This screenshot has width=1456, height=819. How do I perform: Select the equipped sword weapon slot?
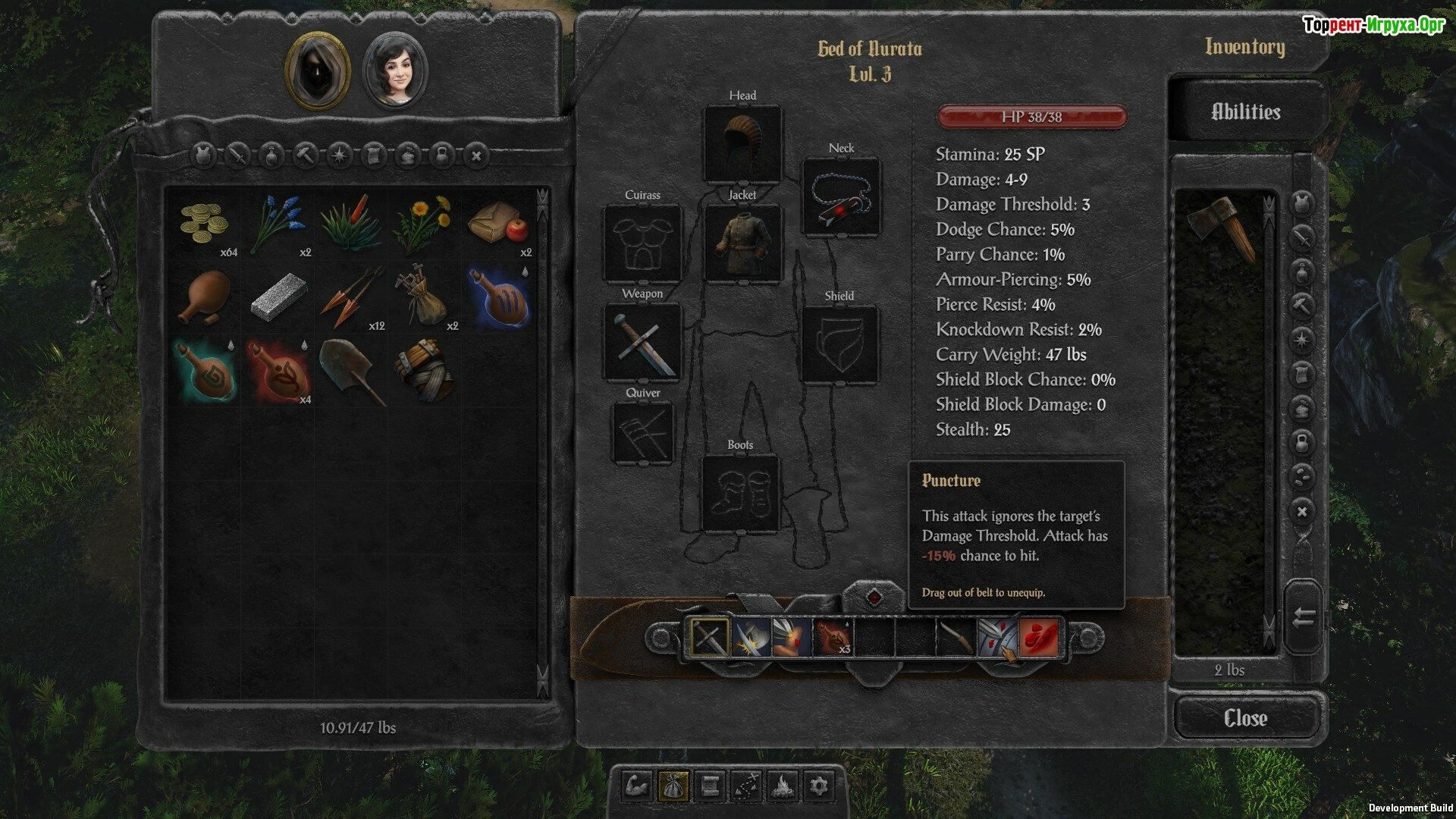(x=642, y=342)
